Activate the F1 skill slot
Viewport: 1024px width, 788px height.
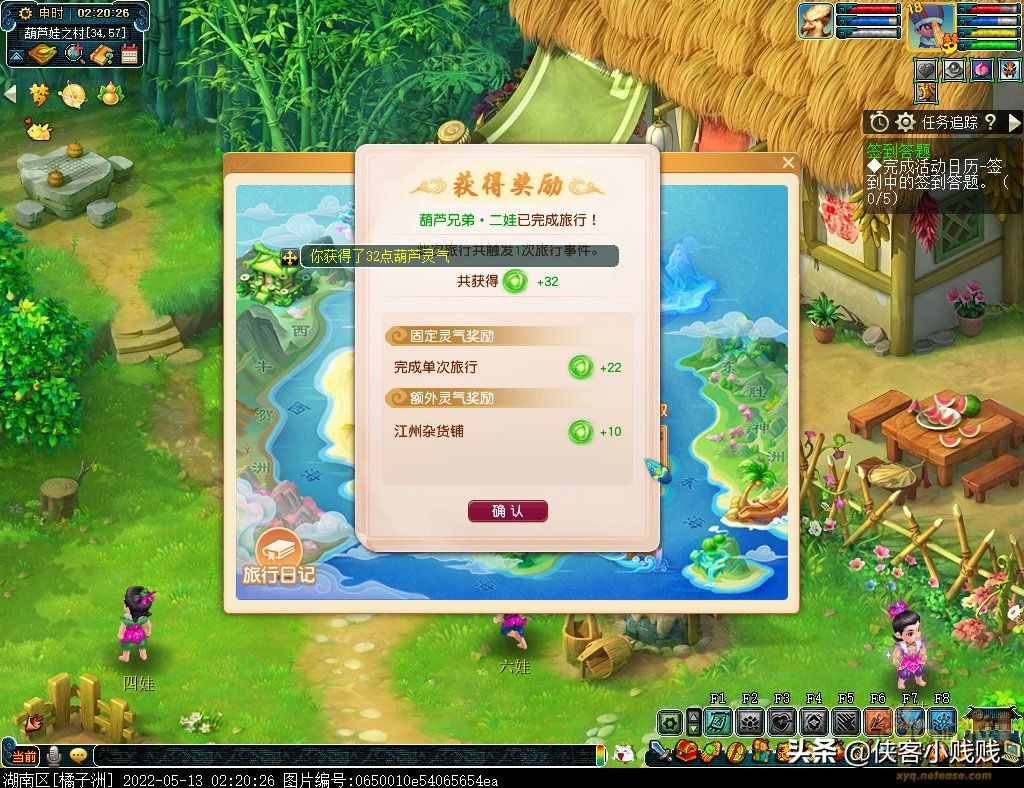tap(718, 722)
